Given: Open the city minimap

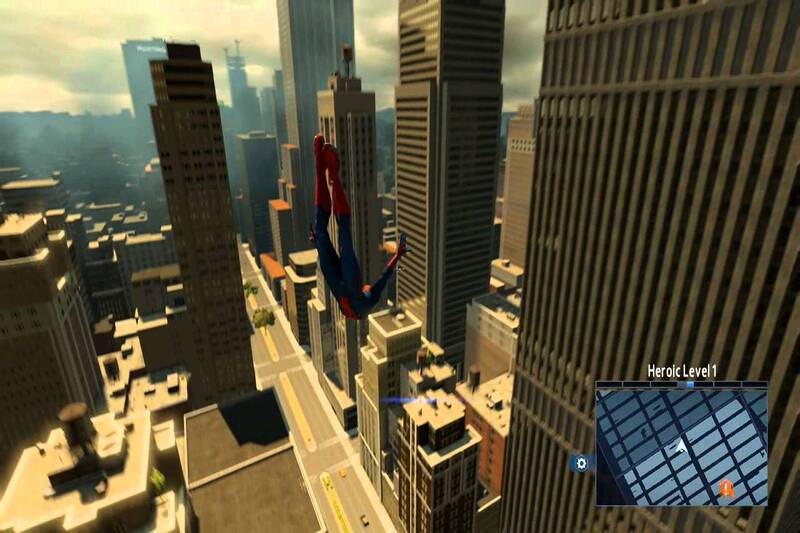Looking at the screenshot, I should click(681, 446).
